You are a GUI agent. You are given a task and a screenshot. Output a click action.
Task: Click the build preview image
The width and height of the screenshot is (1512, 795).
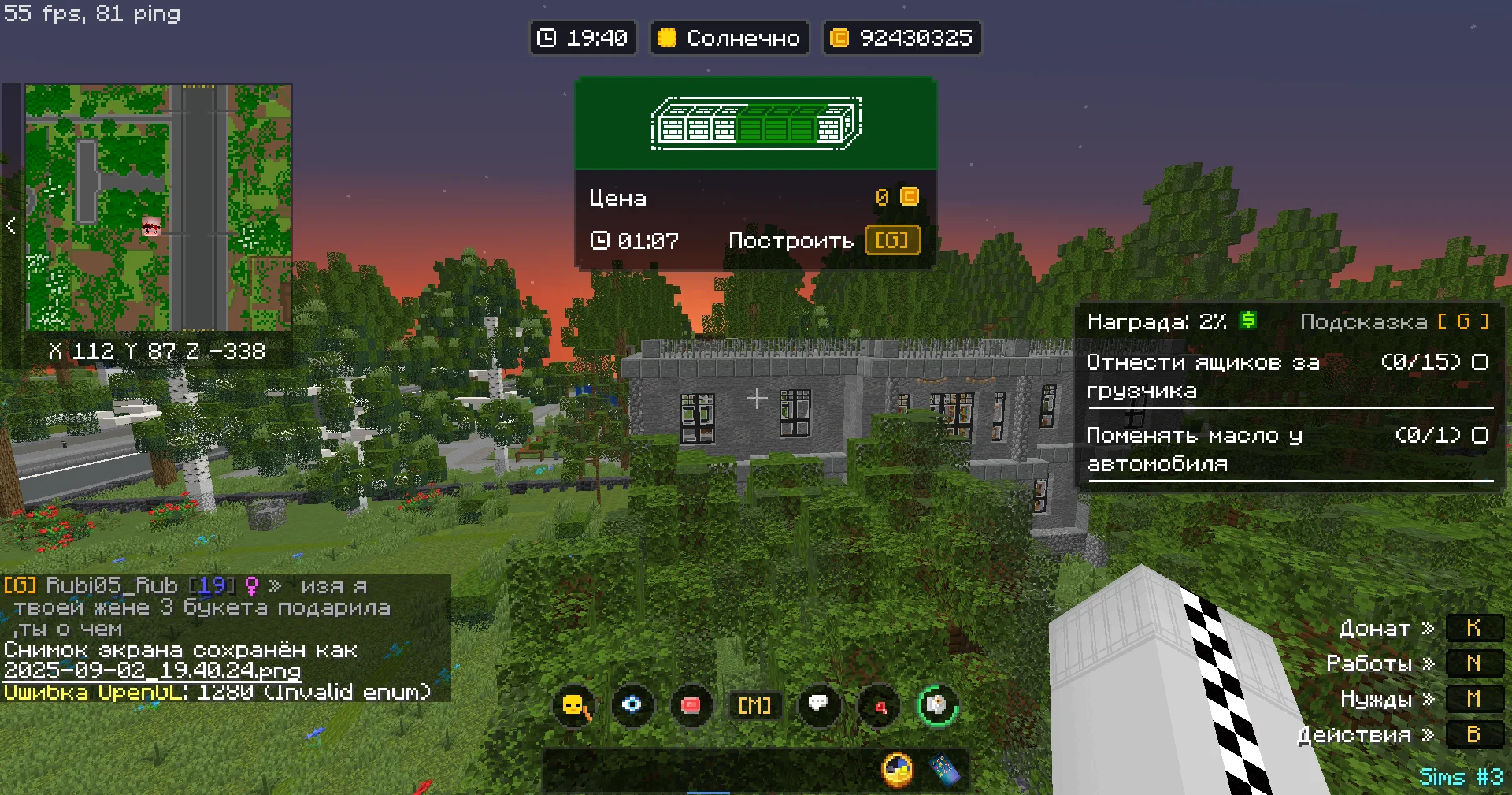(756, 124)
